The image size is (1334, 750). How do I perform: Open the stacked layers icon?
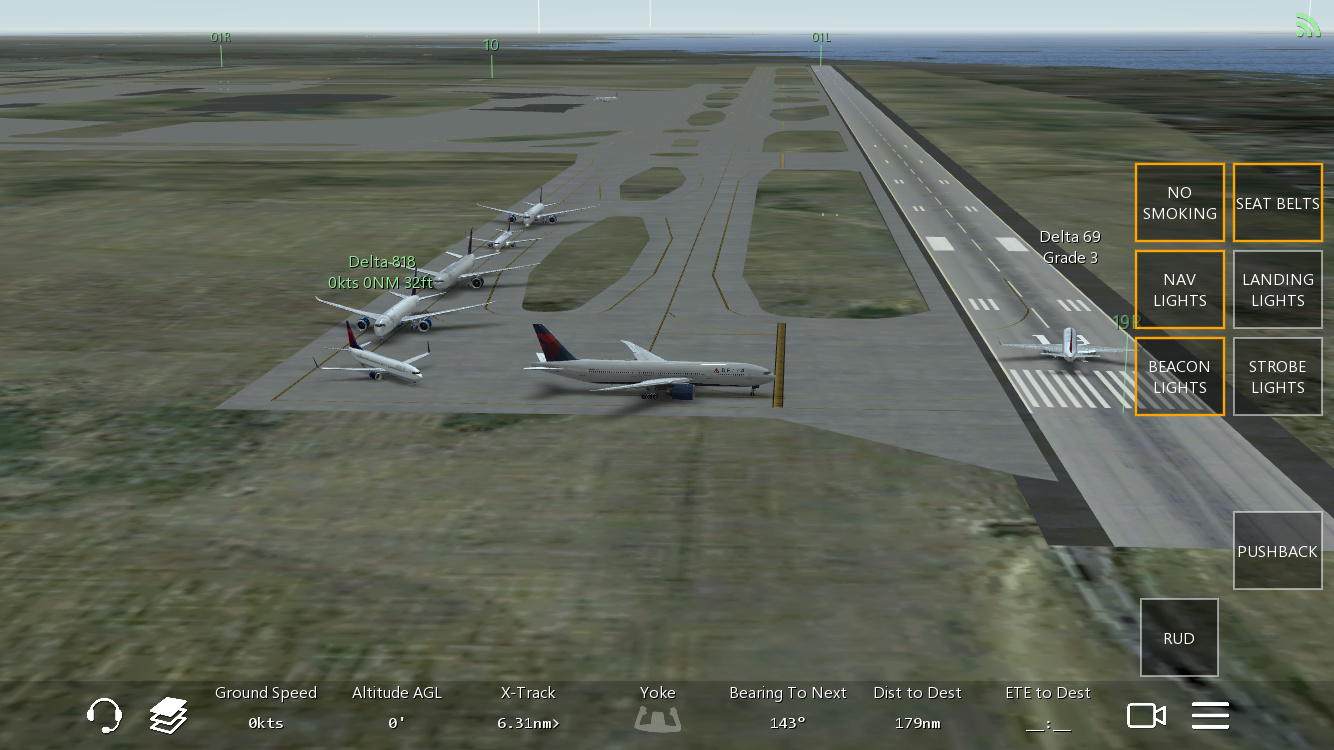tap(169, 716)
